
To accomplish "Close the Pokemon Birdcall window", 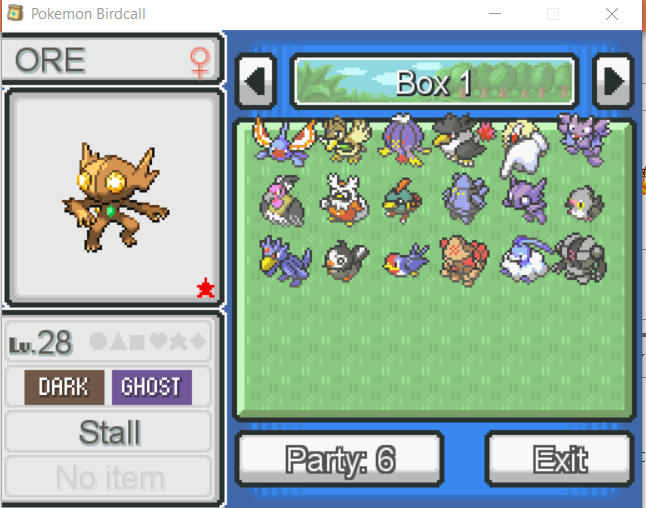I will pos(612,14).
